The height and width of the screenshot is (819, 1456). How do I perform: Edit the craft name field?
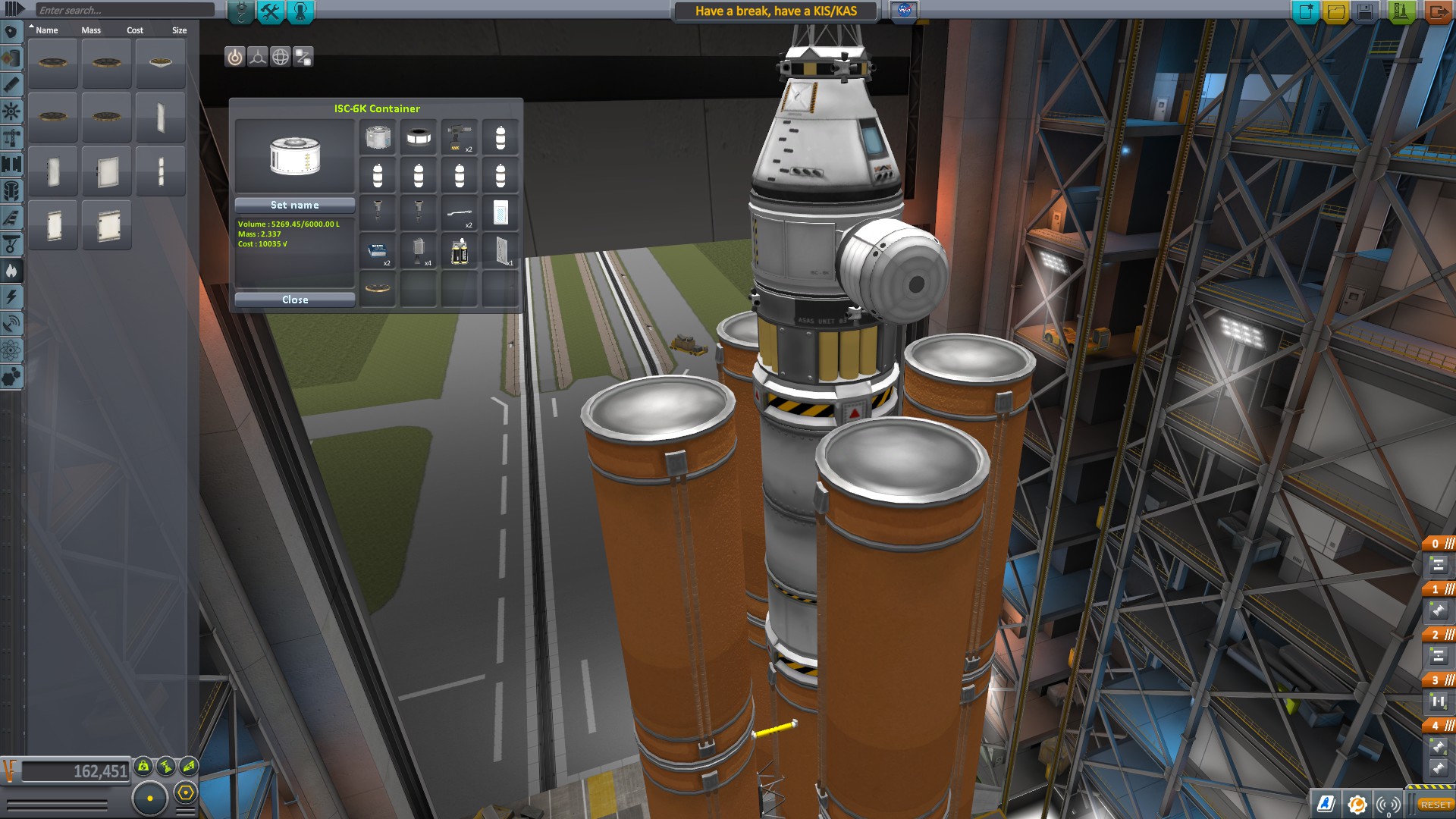click(776, 11)
